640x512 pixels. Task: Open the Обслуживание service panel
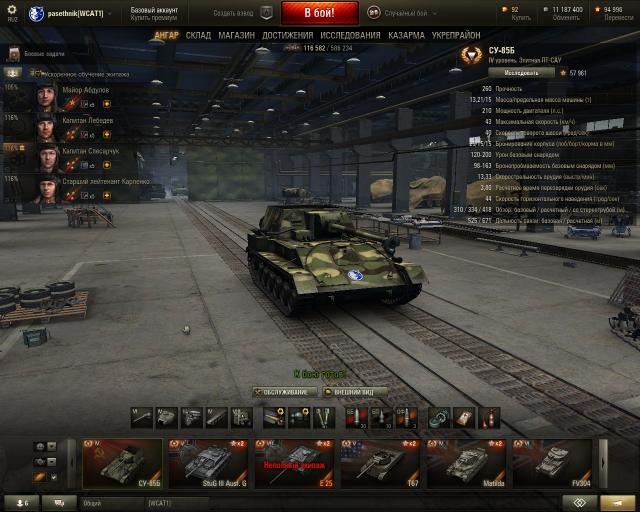[x=285, y=392]
